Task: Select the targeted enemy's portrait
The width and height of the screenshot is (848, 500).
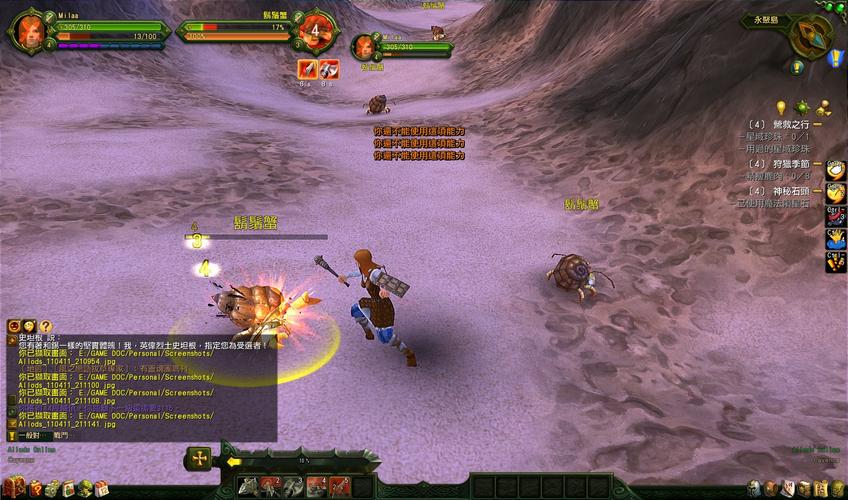Action: (316, 29)
